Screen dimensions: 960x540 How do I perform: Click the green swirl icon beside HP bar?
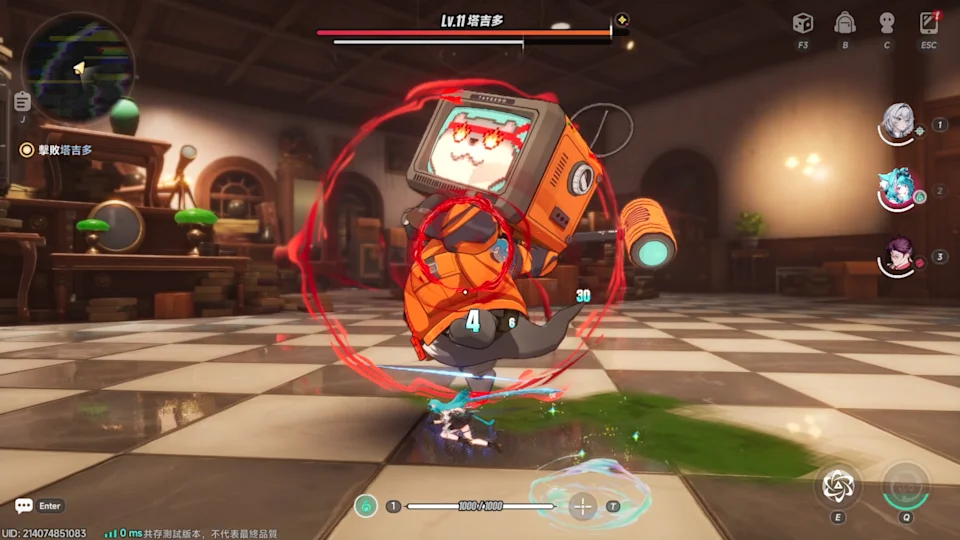(x=367, y=507)
